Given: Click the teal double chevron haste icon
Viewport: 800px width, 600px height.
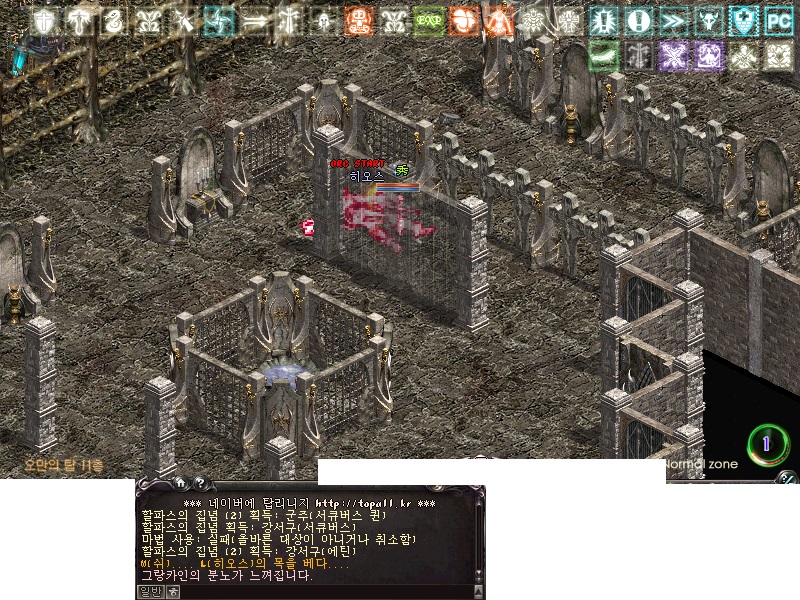Looking at the screenshot, I should click(673, 20).
